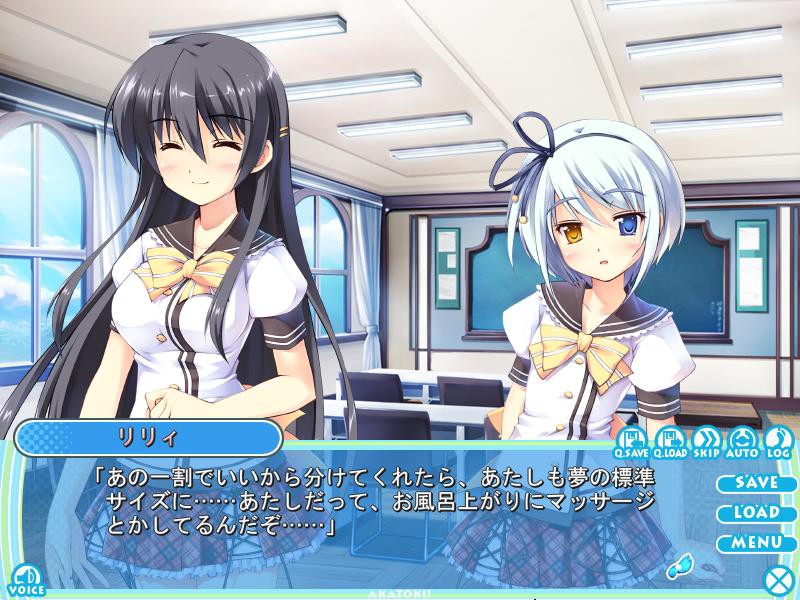Activate the Q.LOAD quick load icon
This screenshot has width=800, height=600.
point(668,440)
